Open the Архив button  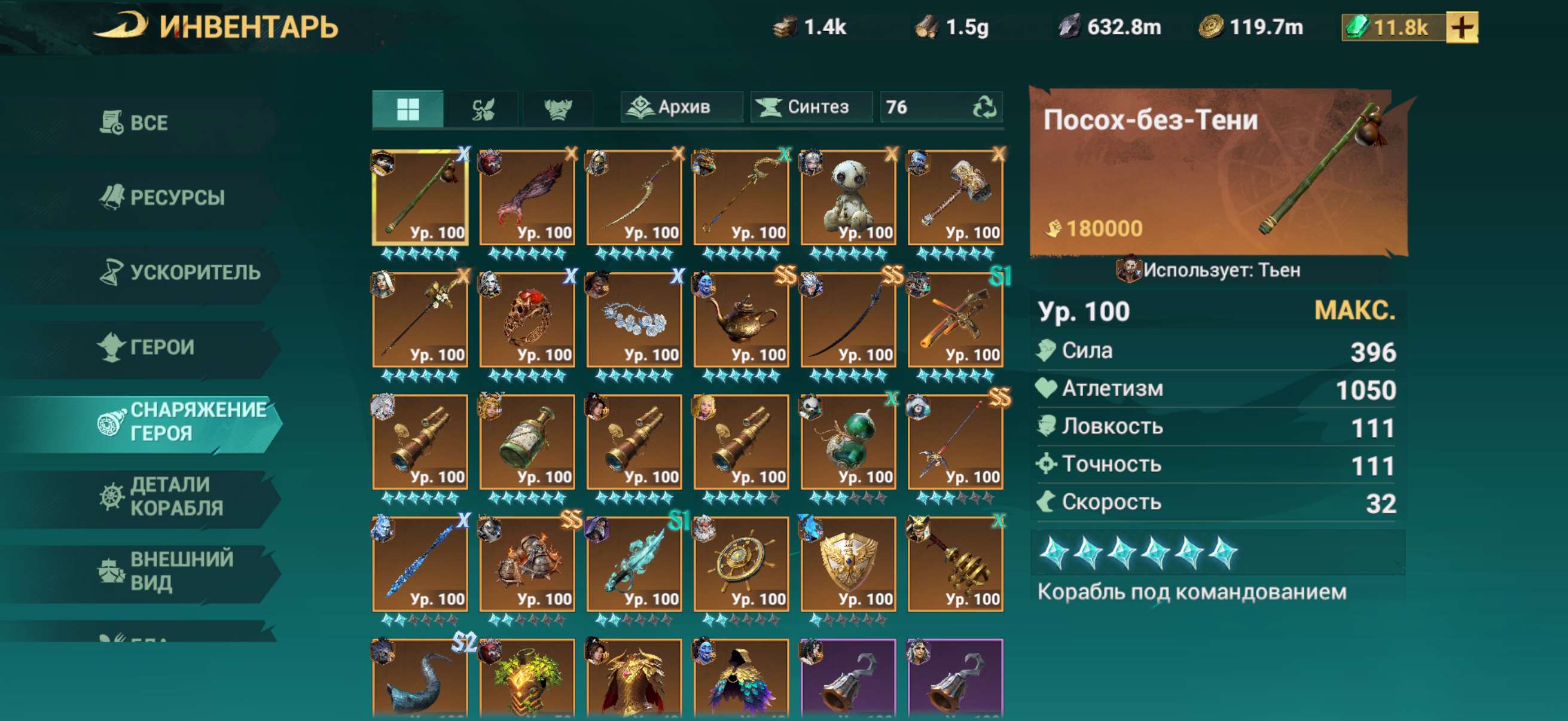682,108
